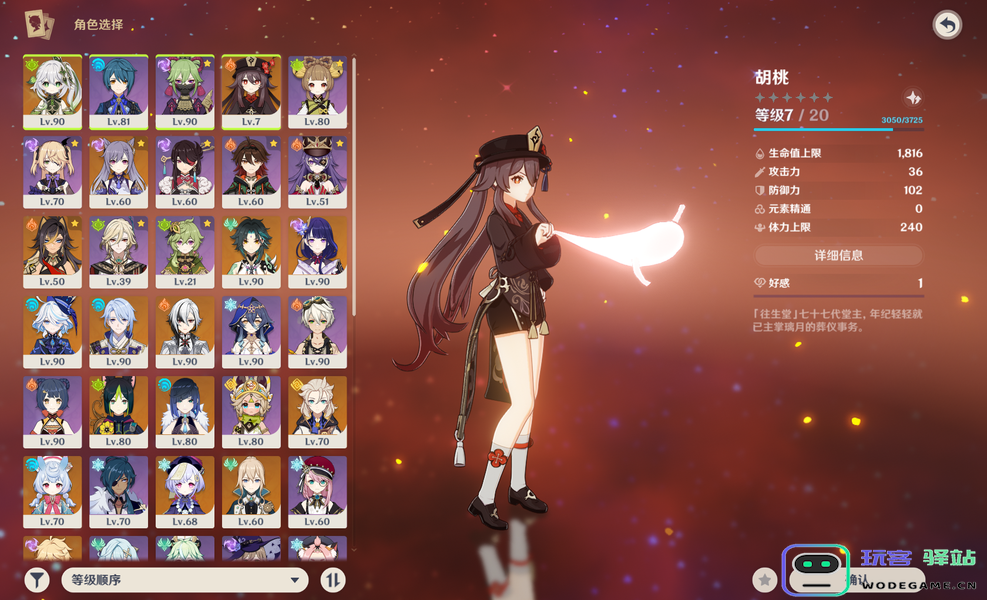This screenshot has height=600, width=987.
Task: Choose the Lv.21 green-haired character
Action: [185, 252]
